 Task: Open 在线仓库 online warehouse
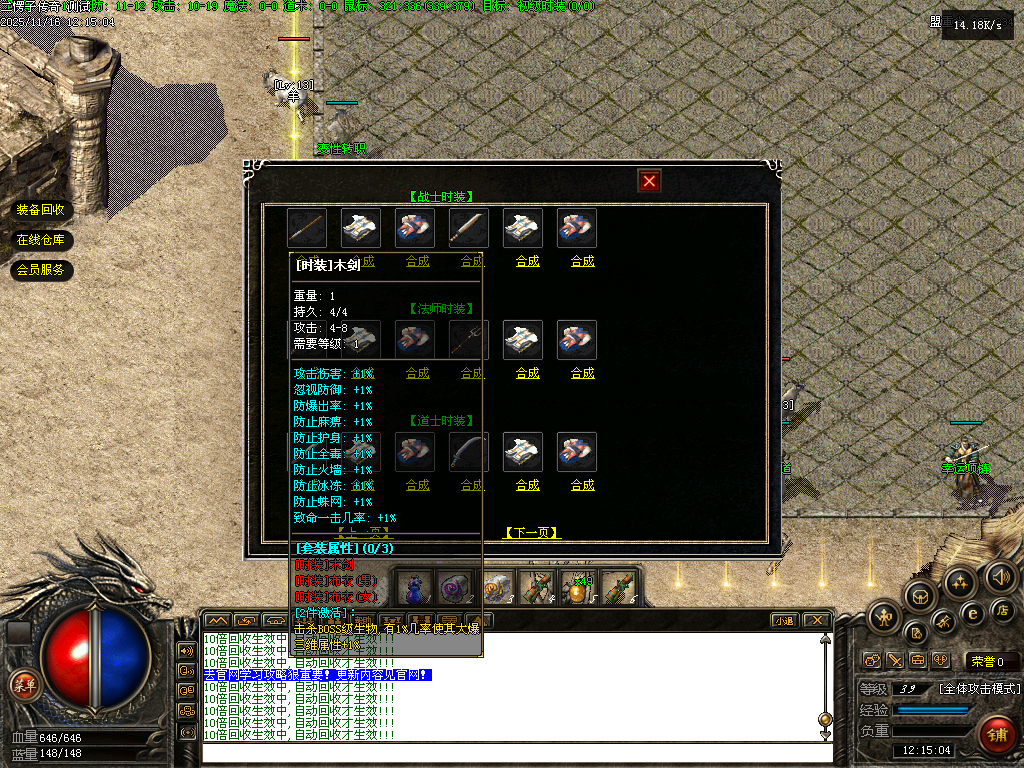point(40,240)
